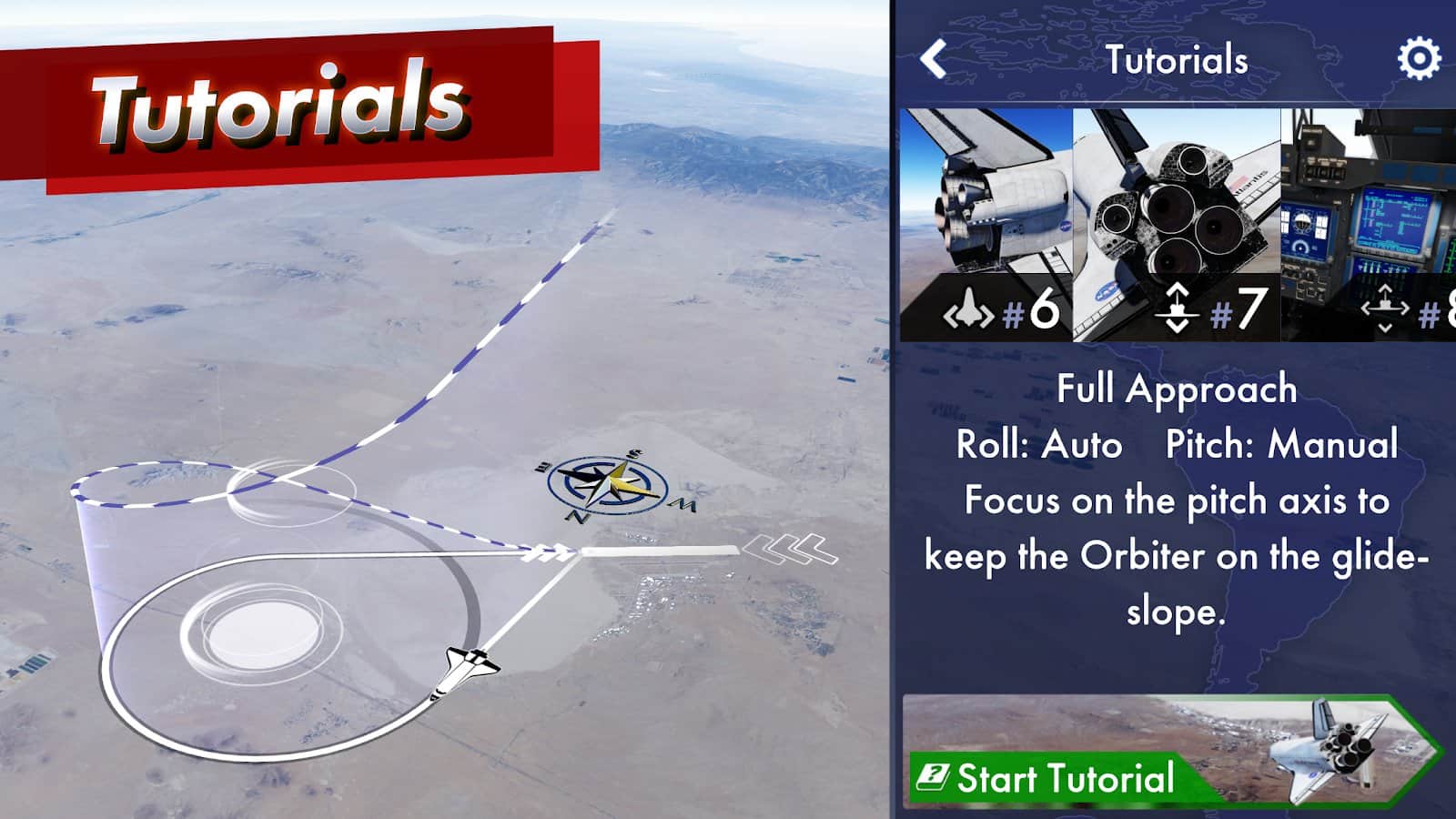Image resolution: width=1456 pixels, height=819 pixels.
Task: Open settings via the gear icon
Action: 1418,60
